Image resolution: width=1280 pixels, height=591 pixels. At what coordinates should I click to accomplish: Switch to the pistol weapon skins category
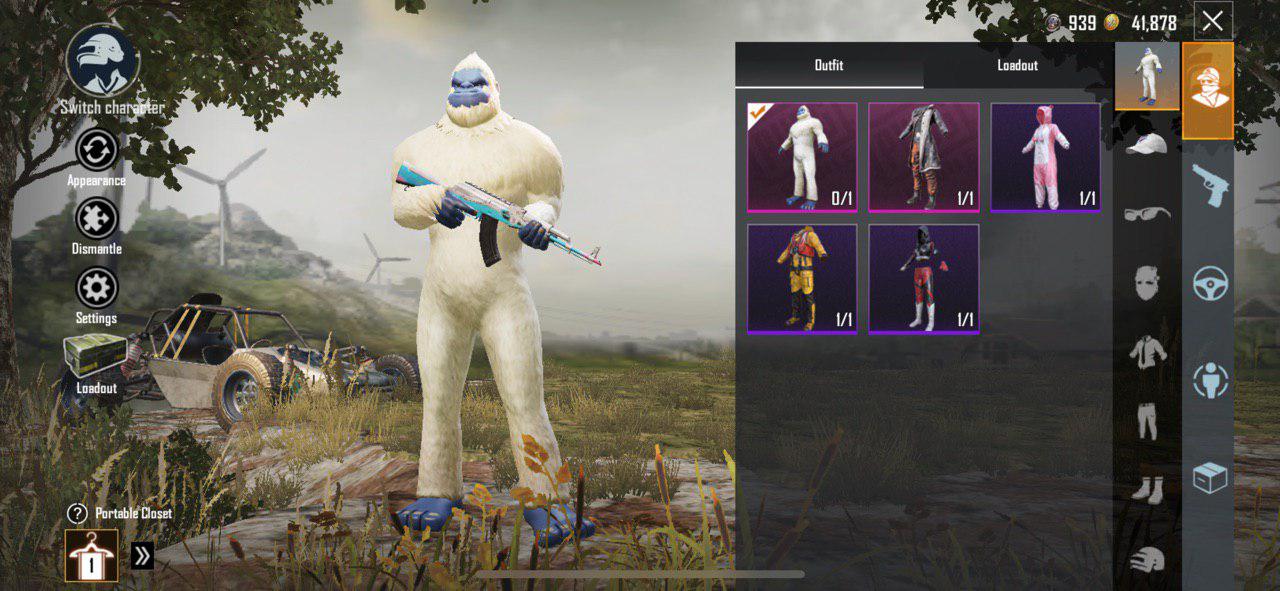(x=1209, y=185)
